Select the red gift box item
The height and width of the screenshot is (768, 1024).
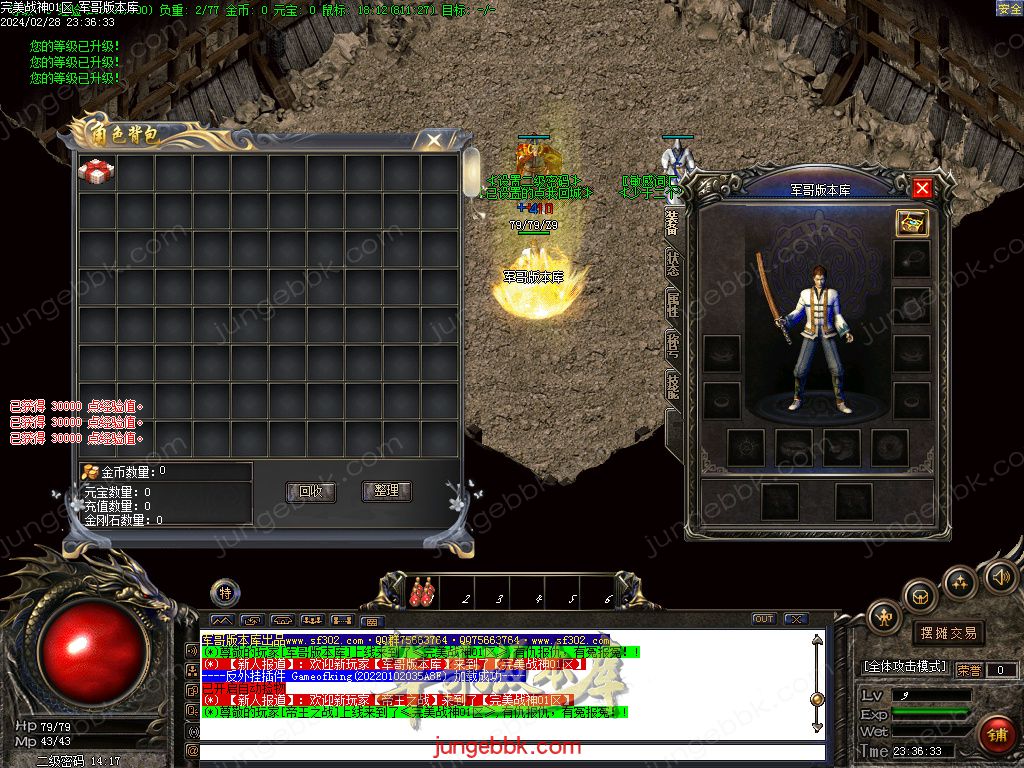coord(97,171)
